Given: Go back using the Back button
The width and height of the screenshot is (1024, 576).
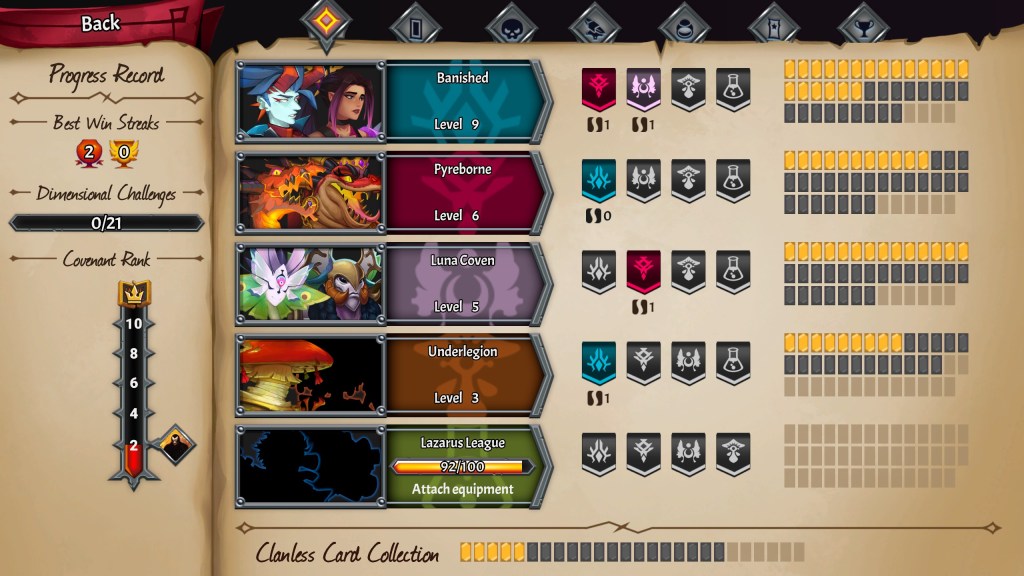Looking at the screenshot, I should click(100, 24).
